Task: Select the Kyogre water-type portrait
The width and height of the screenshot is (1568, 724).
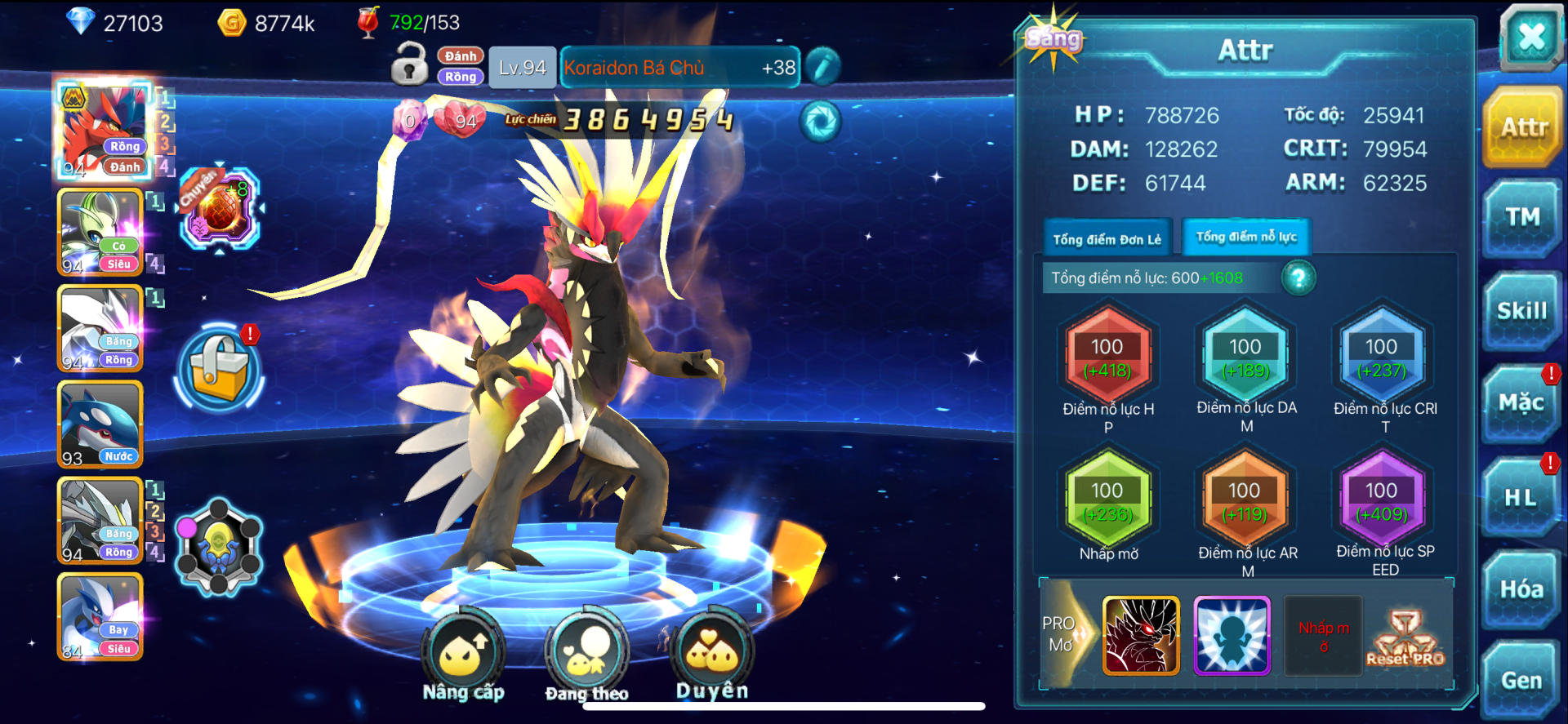Action: tap(100, 424)
